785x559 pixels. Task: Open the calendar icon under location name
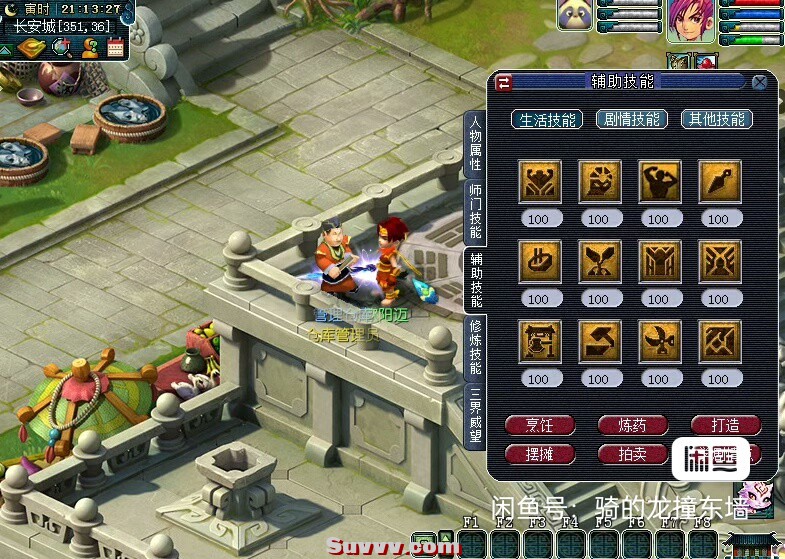(x=115, y=46)
